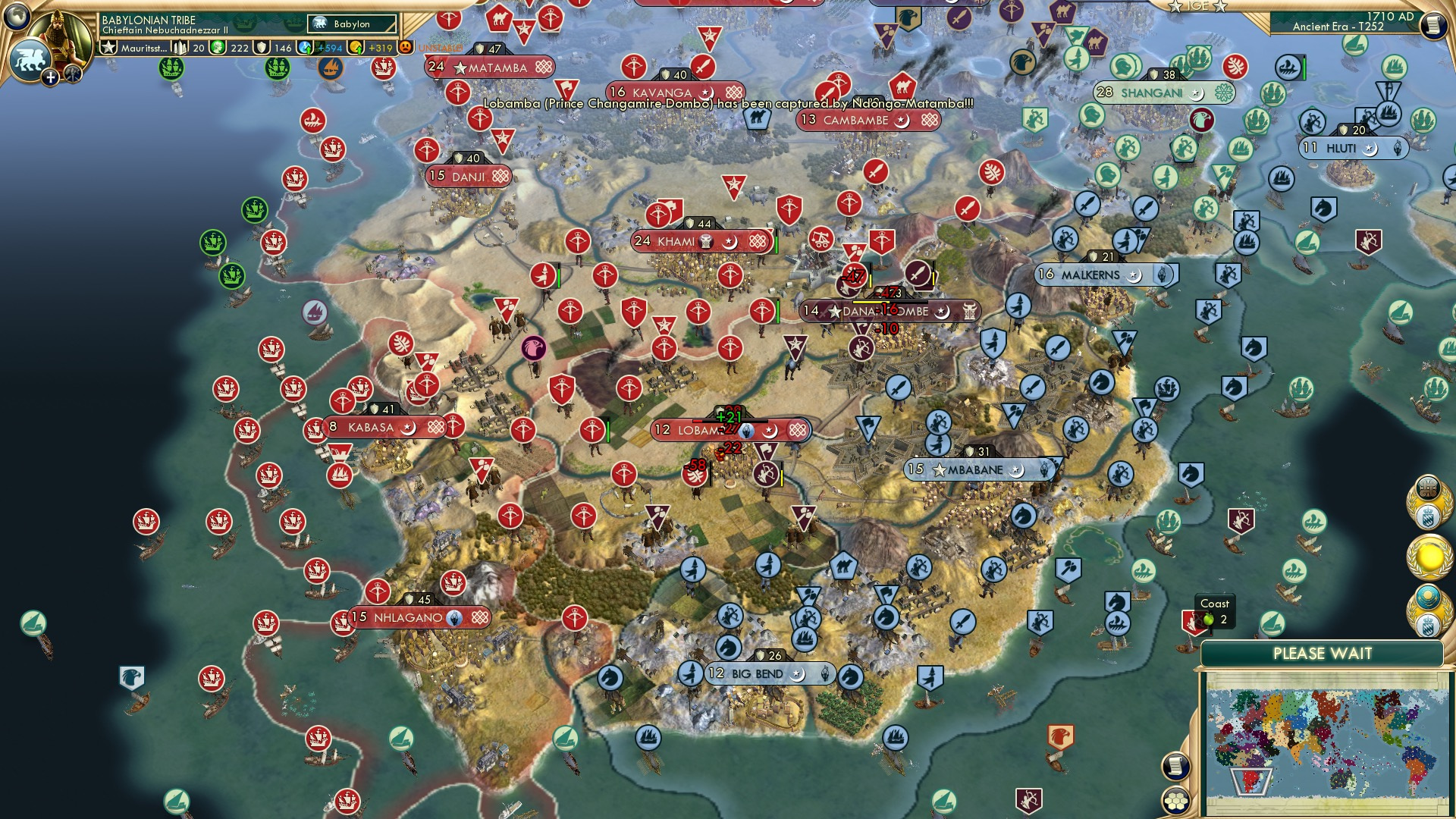Click the PLEASE WAIT panel header
Viewport: 1456px width, 819px height.
1324,651
